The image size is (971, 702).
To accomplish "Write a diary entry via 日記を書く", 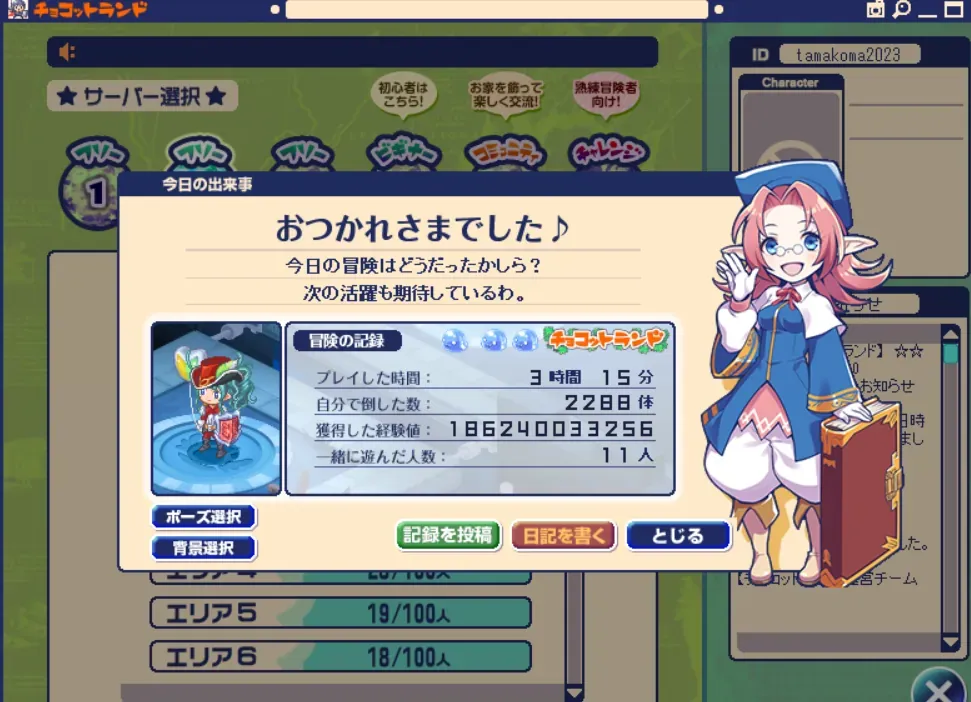I will pos(564,535).
